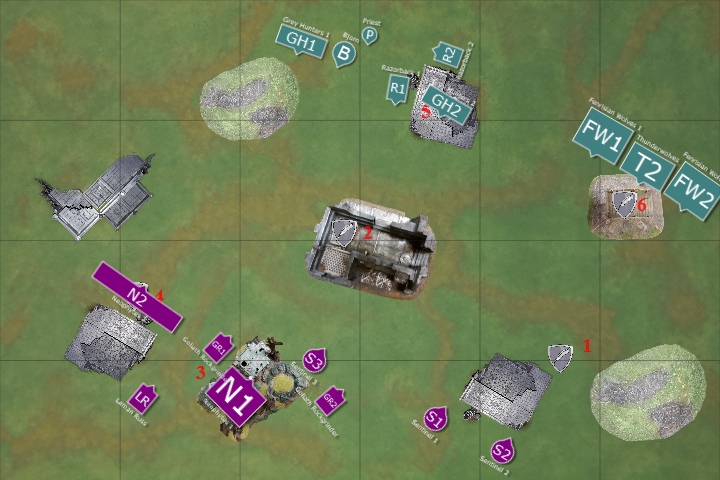Pick the Sentinel S3 token
This screenshot has width=720, height=480.
[314, 360]
